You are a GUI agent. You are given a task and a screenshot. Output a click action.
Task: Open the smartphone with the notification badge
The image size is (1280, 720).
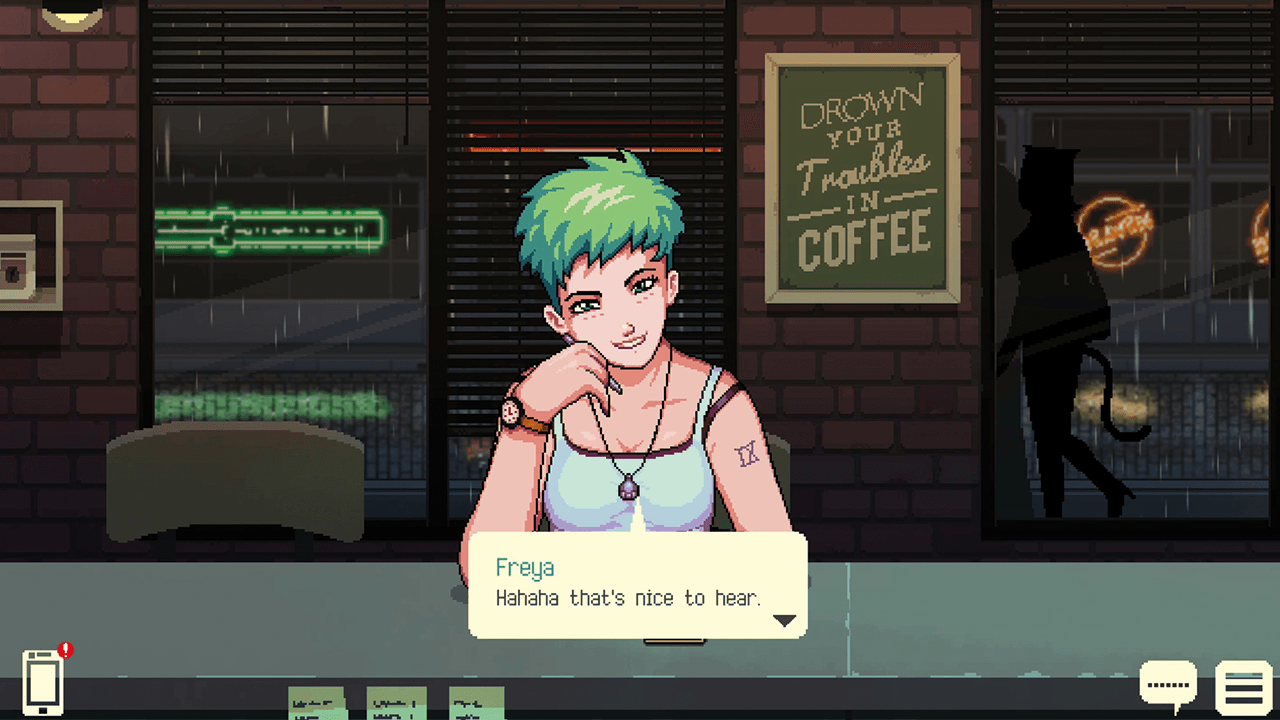pyautogui.click(x=43, y=682)
